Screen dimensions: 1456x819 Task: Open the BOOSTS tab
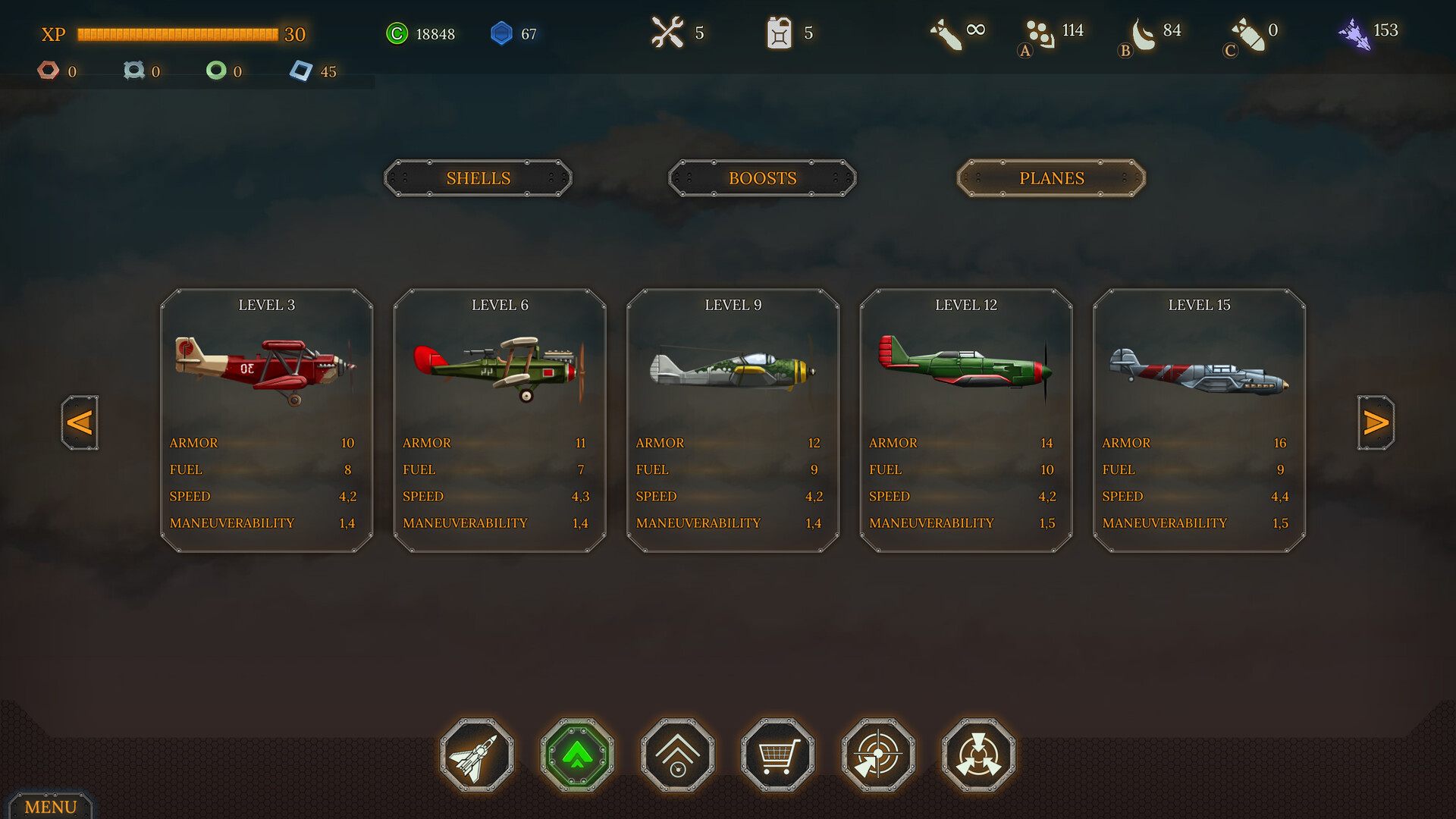[762, 178]
